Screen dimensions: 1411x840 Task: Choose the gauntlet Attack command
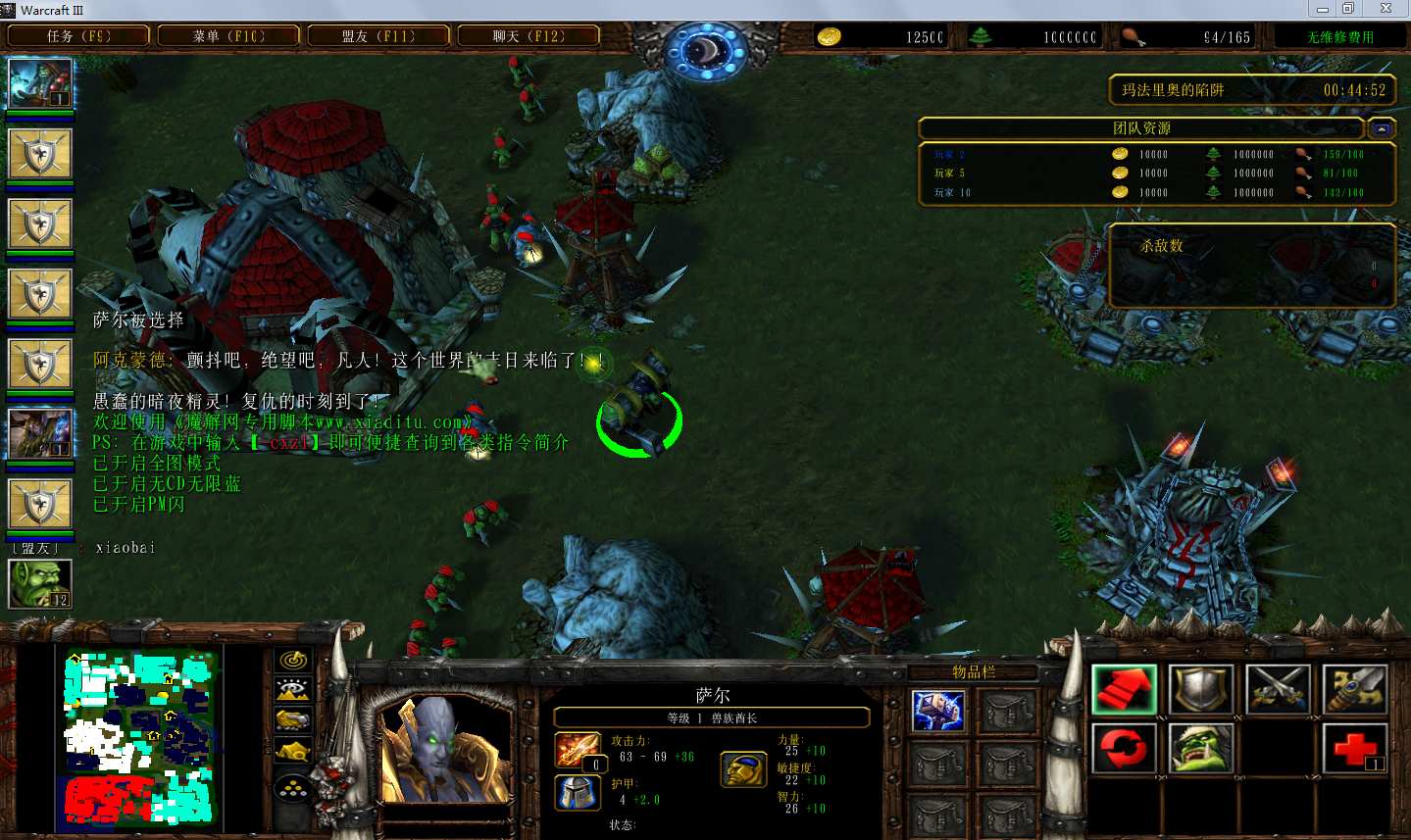(1355, 689)
